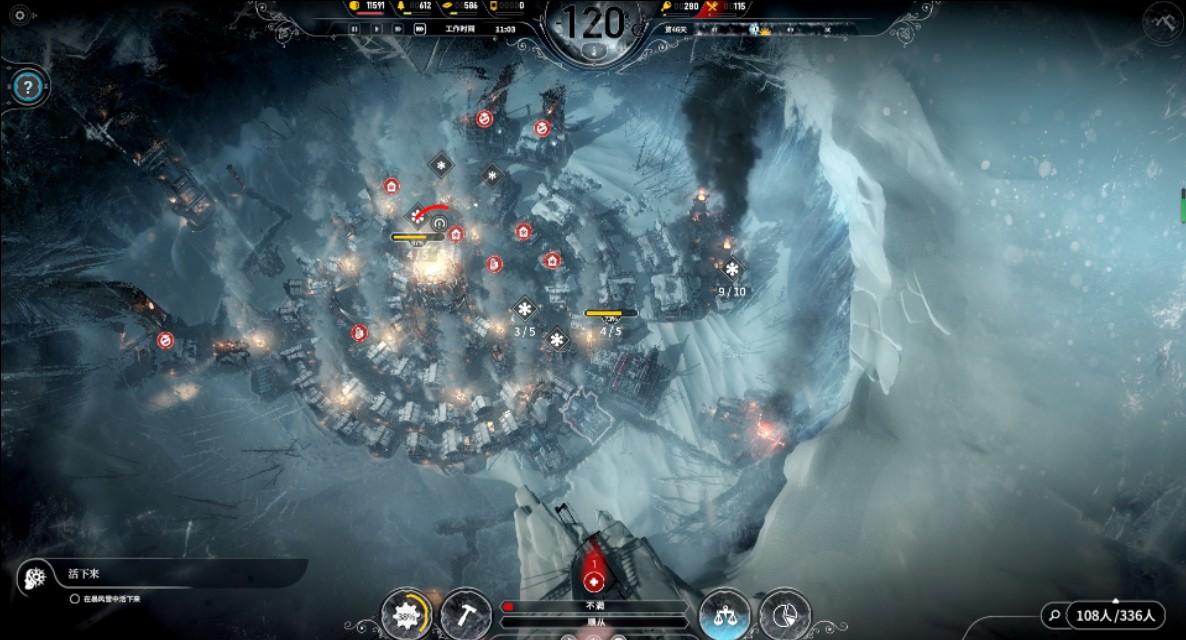Image resolution: width=1186 pixels, height=640 pixels.
Task: Select the raw food resource icon
Action: 667,7
